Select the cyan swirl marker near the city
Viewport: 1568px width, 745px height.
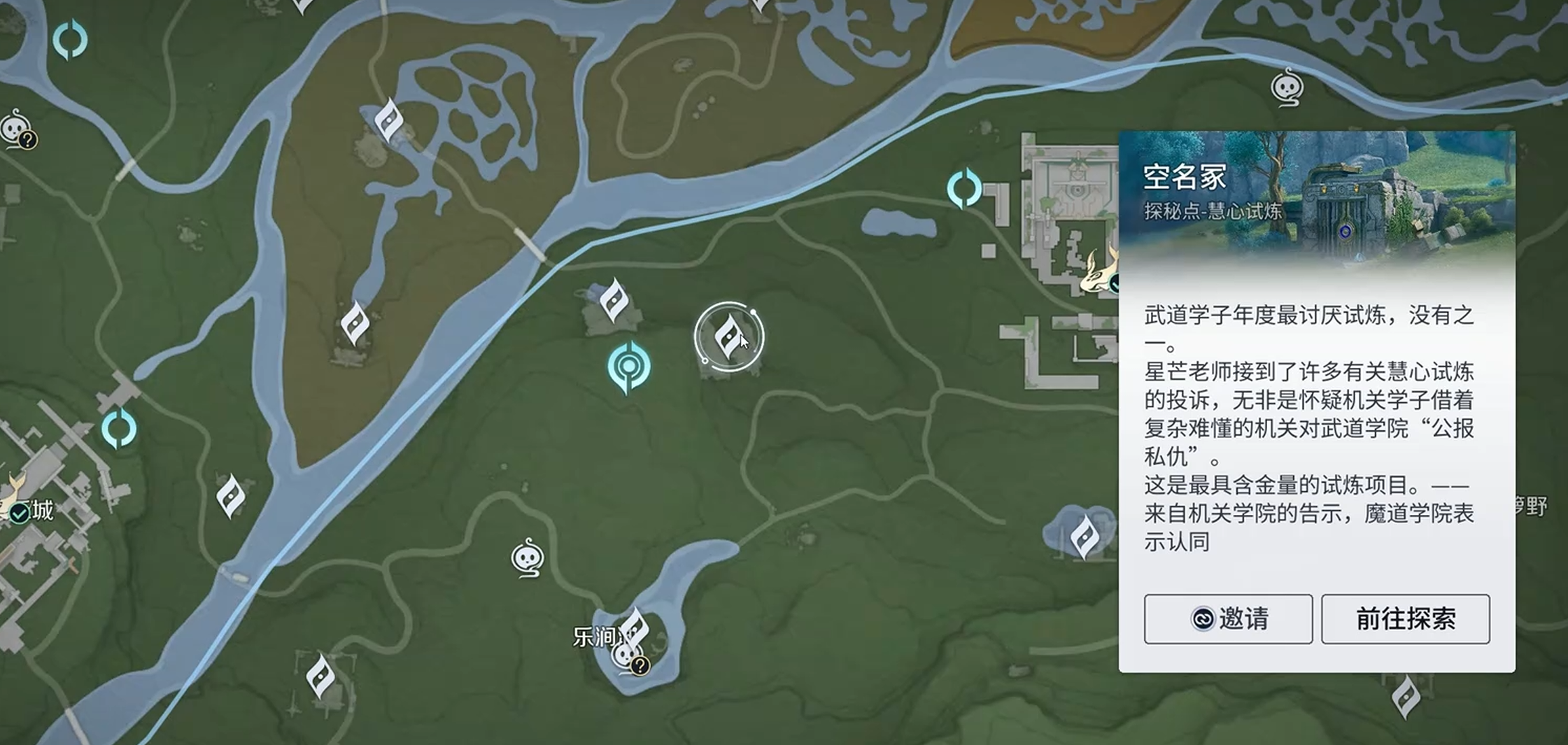[x=119, y=429]
